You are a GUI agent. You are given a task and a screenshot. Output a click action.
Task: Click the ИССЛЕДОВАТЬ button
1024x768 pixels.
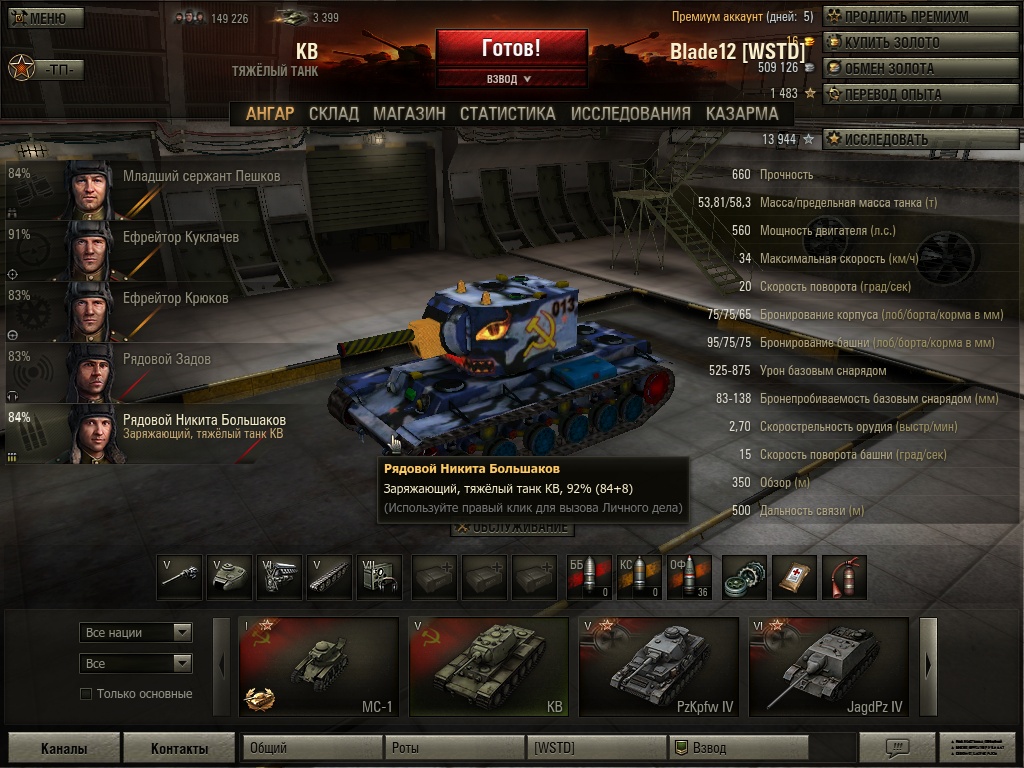tap(920, 140)
